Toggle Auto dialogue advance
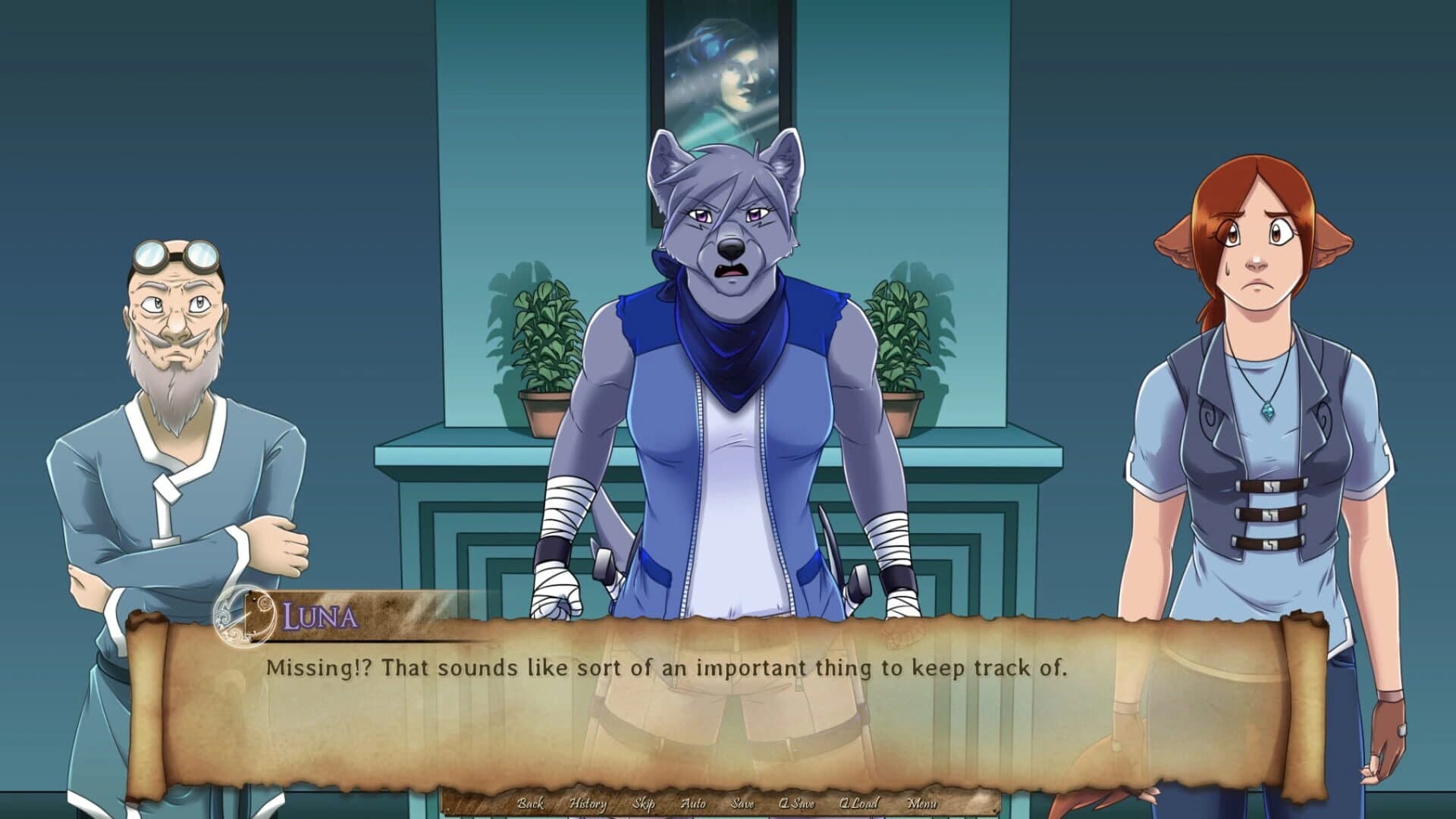Viewport: 1456px width, 819px height. [x=692, y=805]
